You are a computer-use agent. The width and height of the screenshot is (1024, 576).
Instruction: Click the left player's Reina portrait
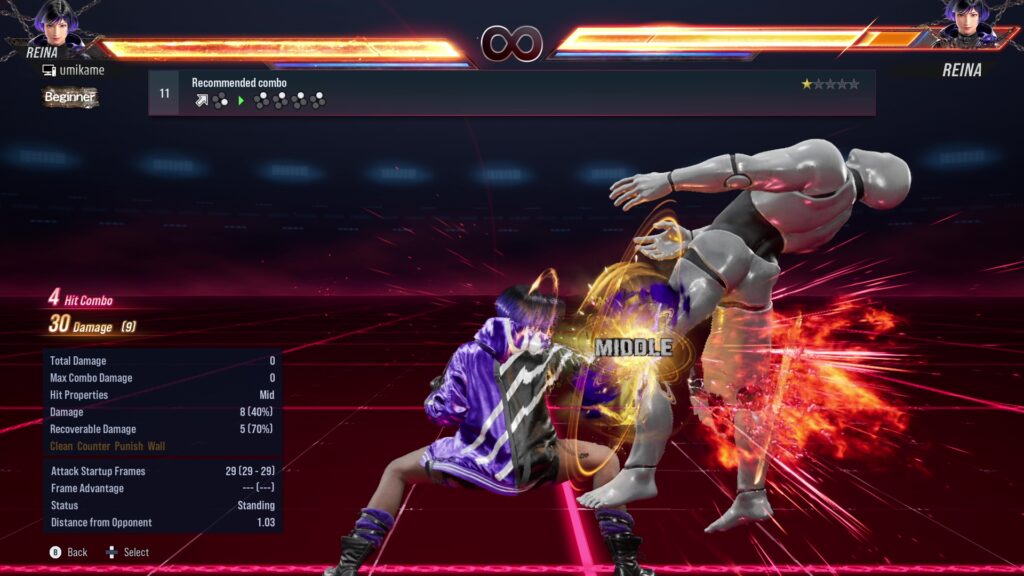tap(57, 22)
